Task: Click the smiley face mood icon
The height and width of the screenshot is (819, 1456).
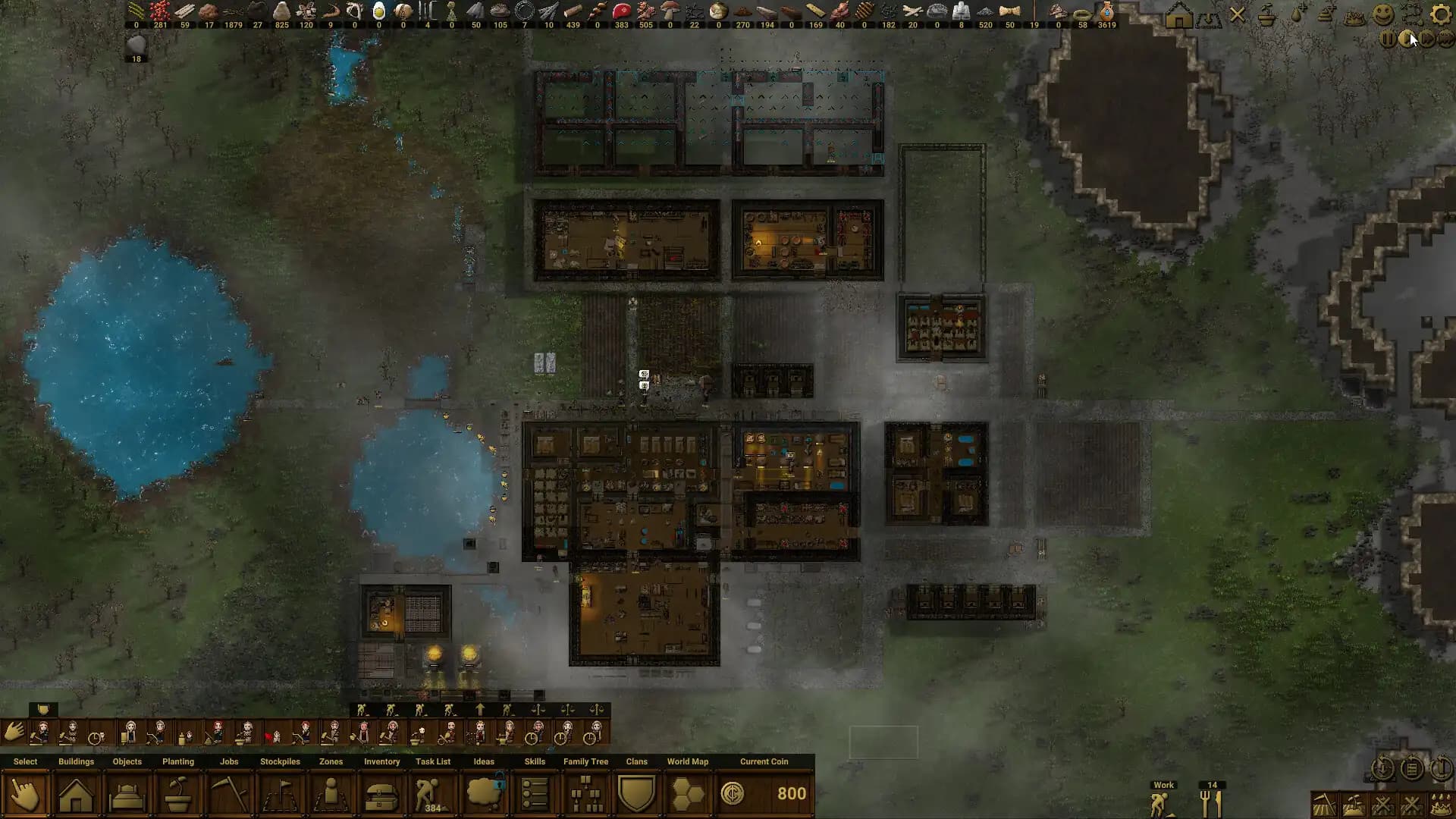Action: click(x=1383, y=14)
